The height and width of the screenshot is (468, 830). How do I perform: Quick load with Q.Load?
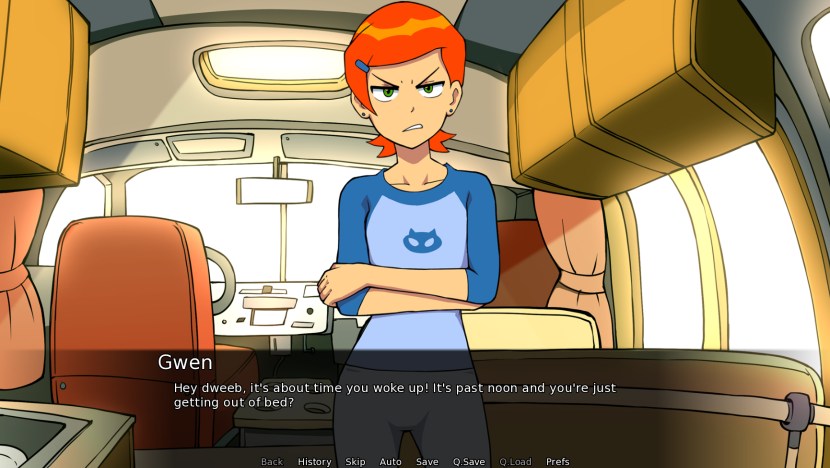coord(515,462)
